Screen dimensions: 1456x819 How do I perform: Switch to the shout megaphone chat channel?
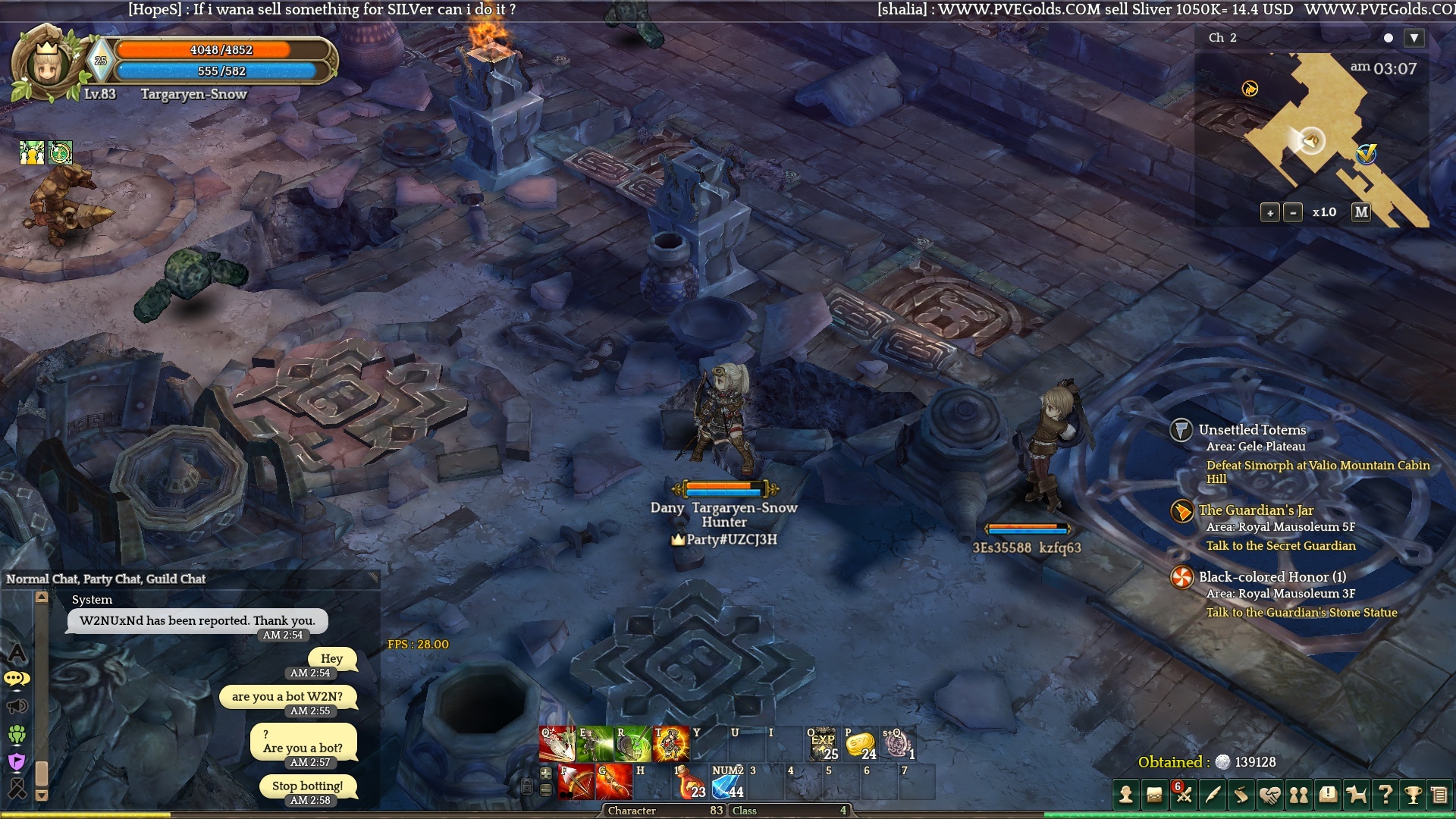point(17,707)
